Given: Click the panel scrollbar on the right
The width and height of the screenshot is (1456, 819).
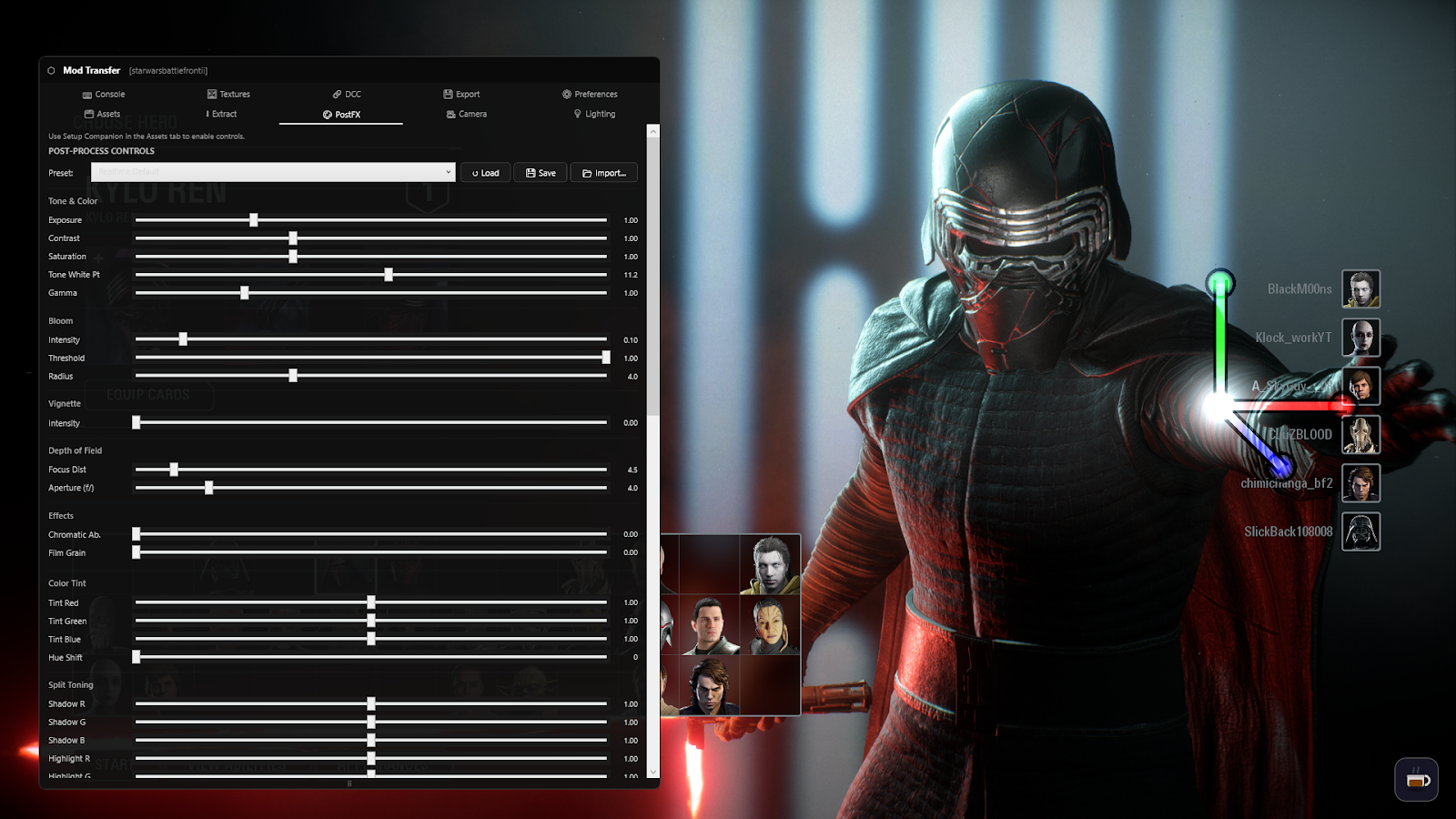Looking at the screenshot, I should point(652,273).
